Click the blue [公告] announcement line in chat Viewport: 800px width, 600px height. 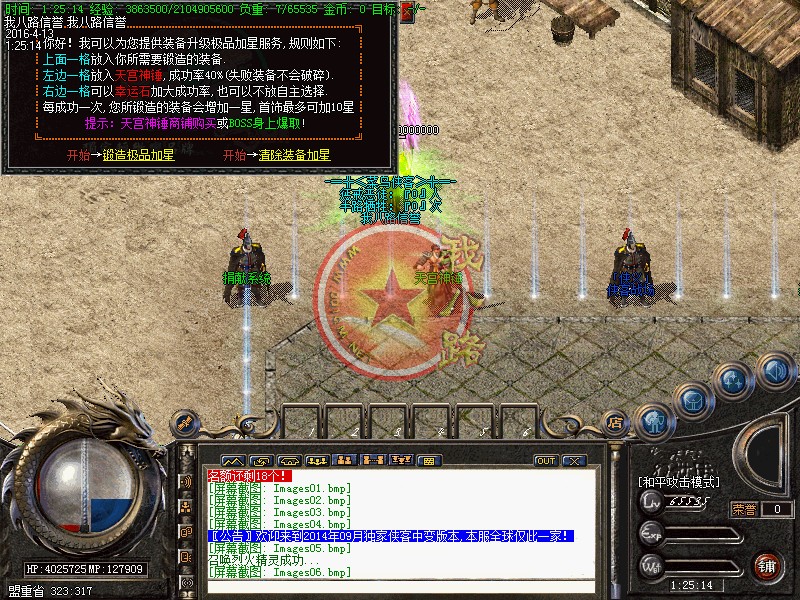[x=390, y=537]
